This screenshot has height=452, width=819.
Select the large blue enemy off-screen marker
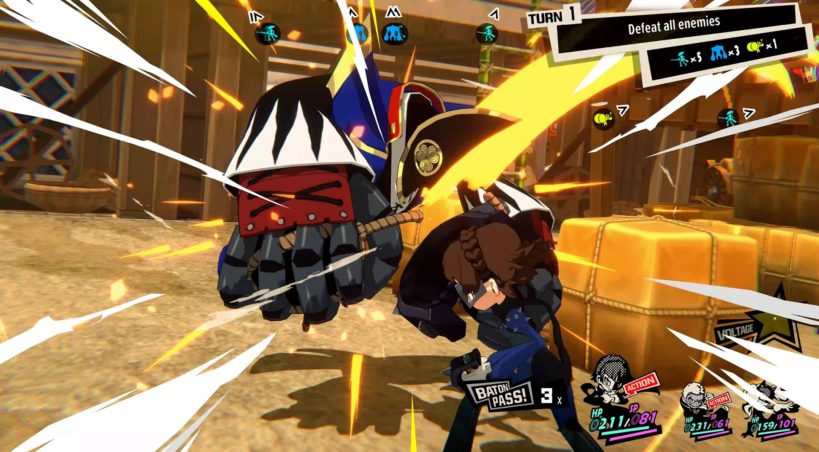[395, 34]
